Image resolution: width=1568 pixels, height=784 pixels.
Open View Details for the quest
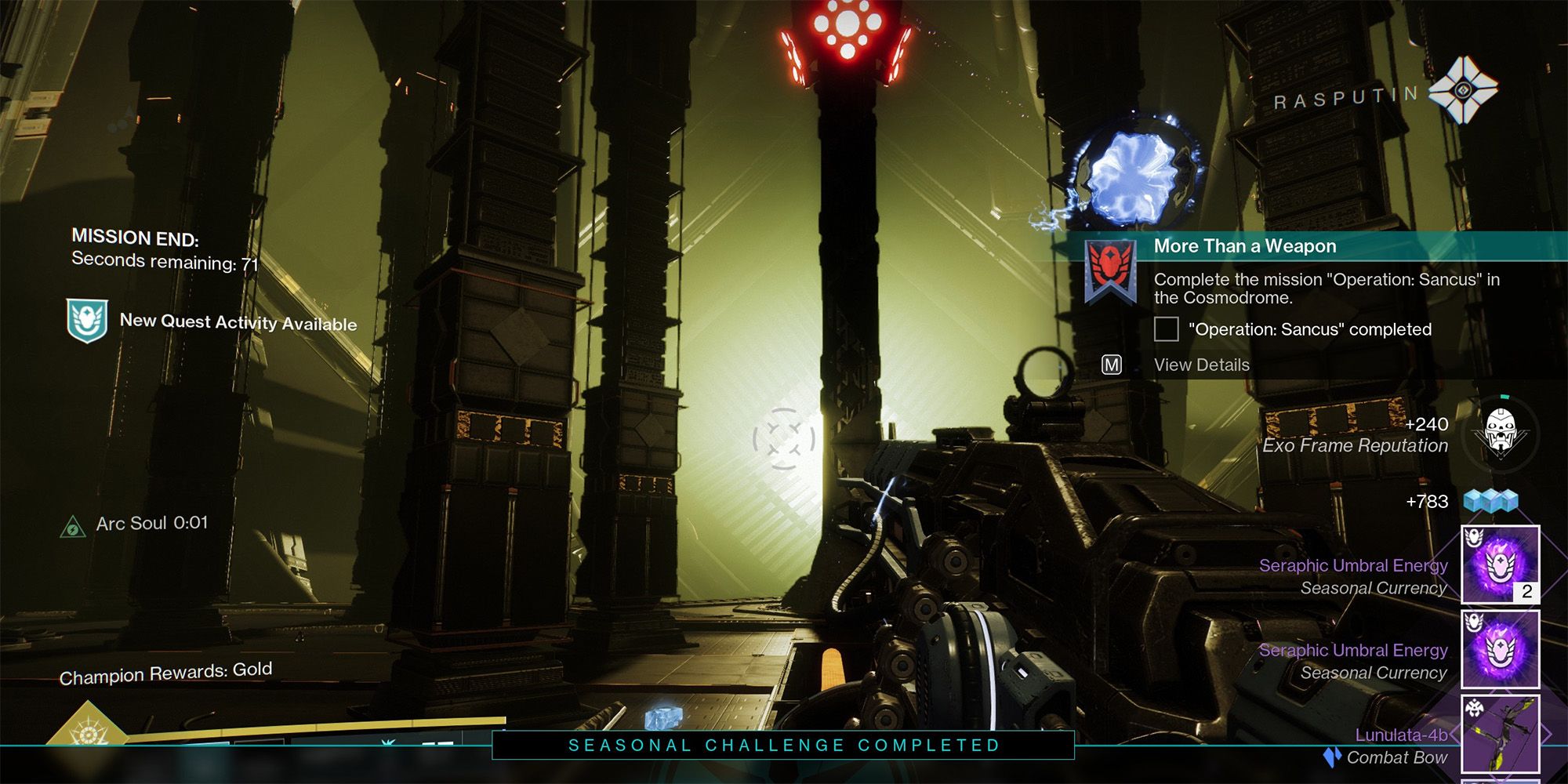(x=1202, y=364)
